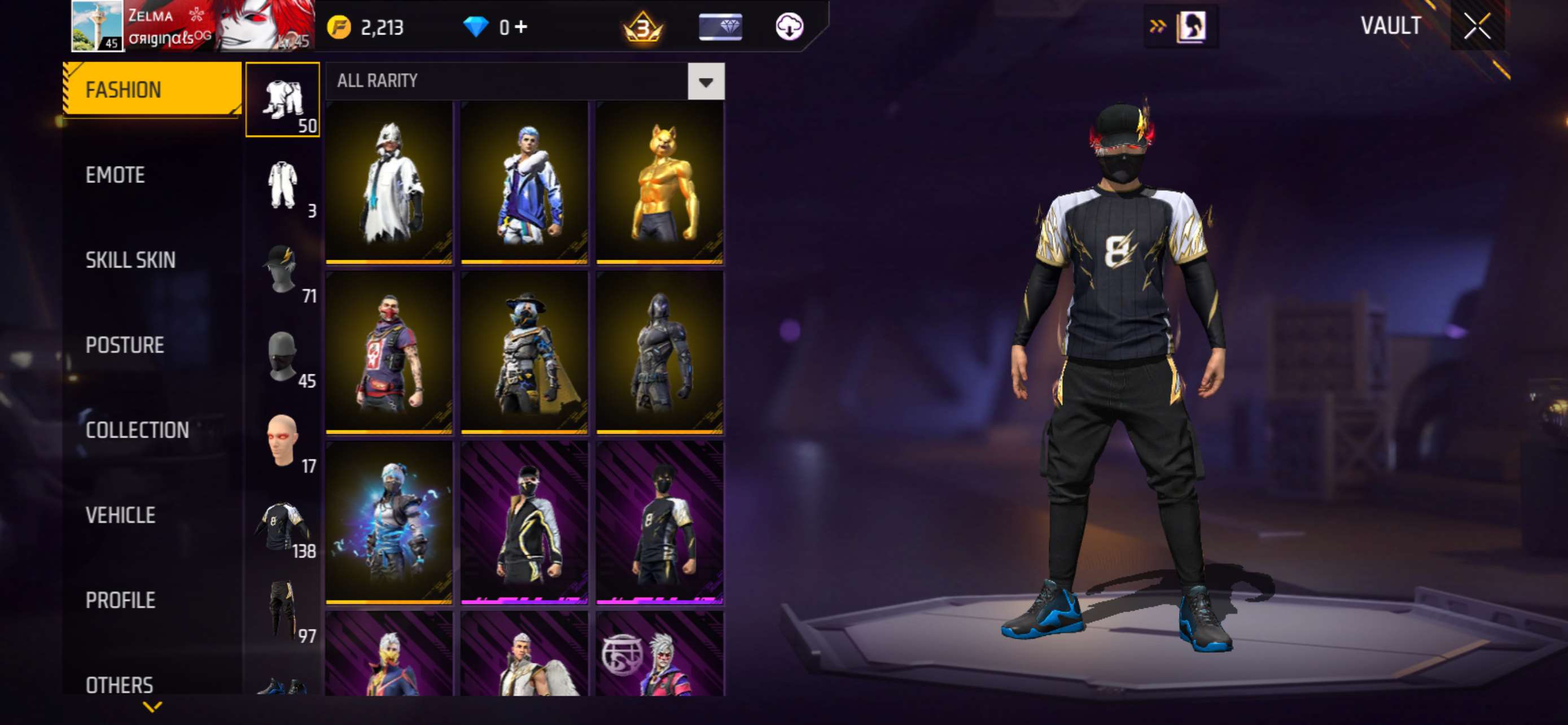1568x725 pixels.
Task: Open the SKILL SKIN section
Action: click(130, 260)
